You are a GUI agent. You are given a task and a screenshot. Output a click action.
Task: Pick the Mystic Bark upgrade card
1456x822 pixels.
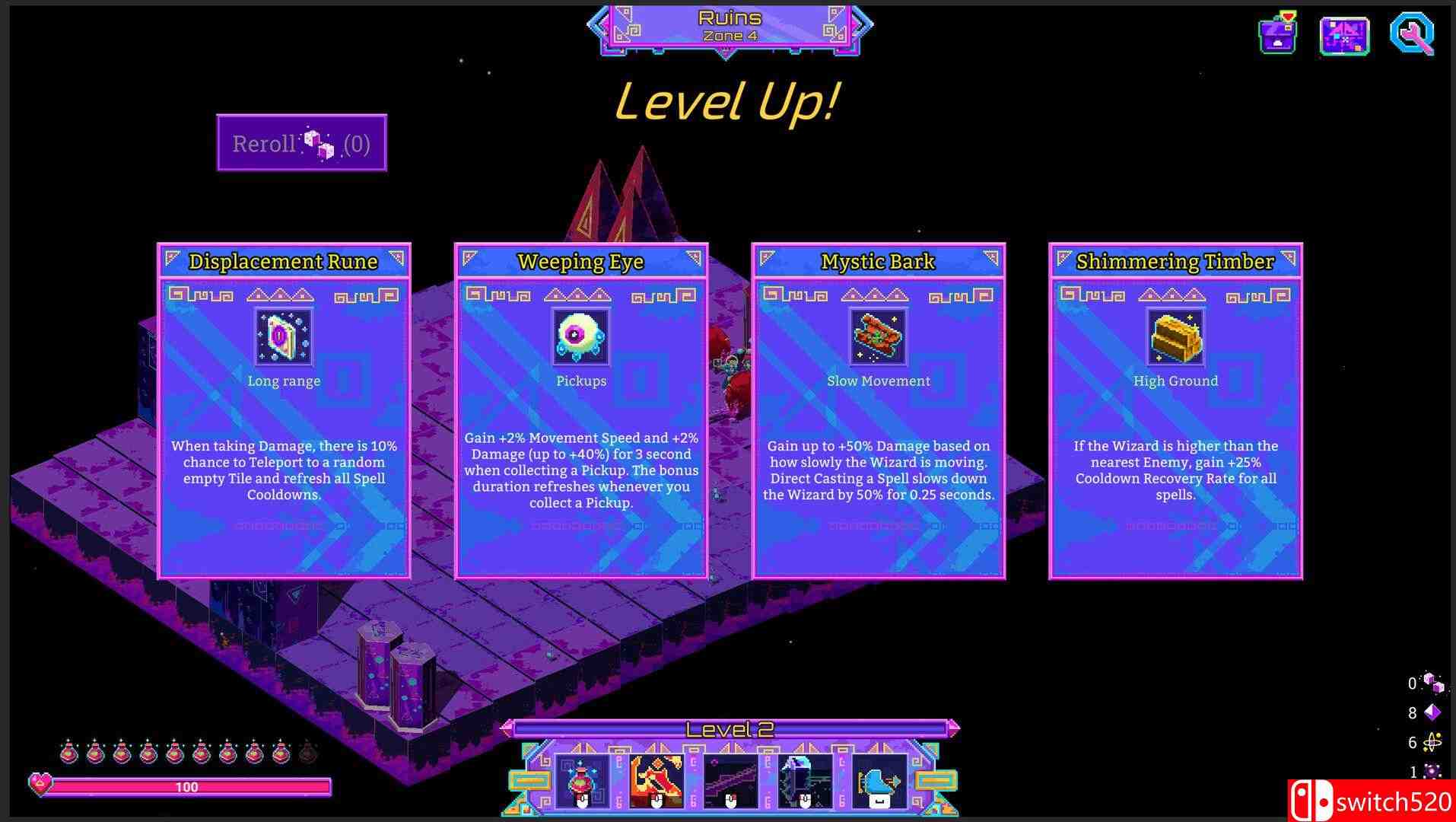coord(878,411)
